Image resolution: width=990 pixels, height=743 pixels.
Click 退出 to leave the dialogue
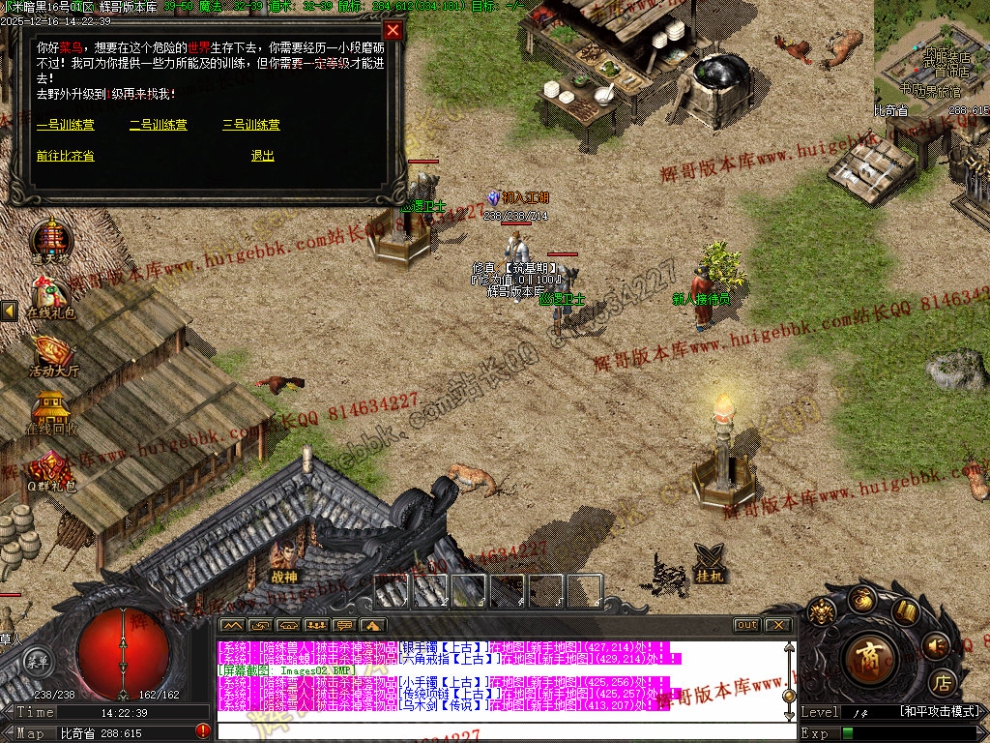coord(262,156)
